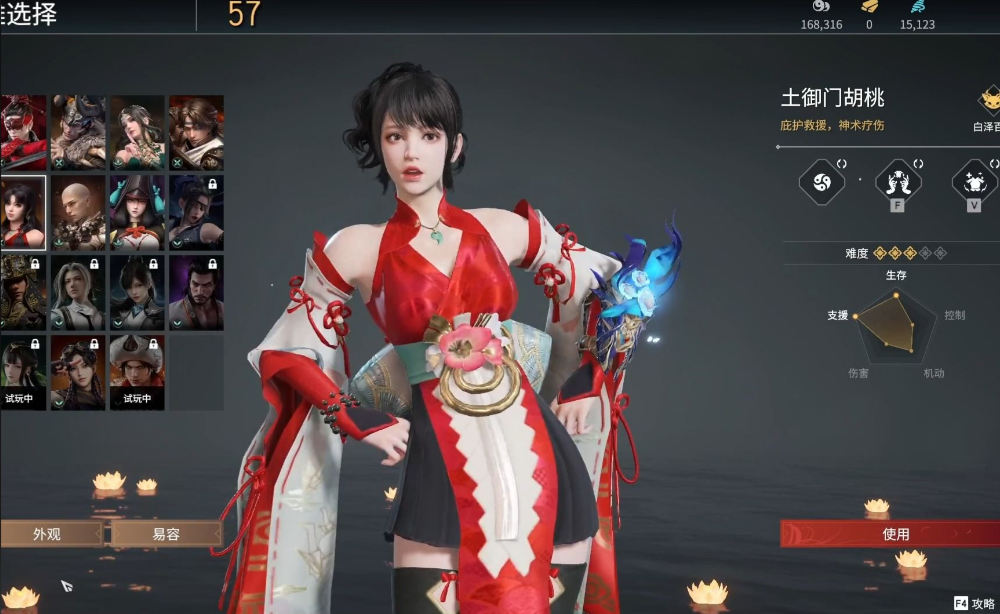Select the dark-haired woman with green jewelry
Screen dimensions: 1000x614
(137, 132)
